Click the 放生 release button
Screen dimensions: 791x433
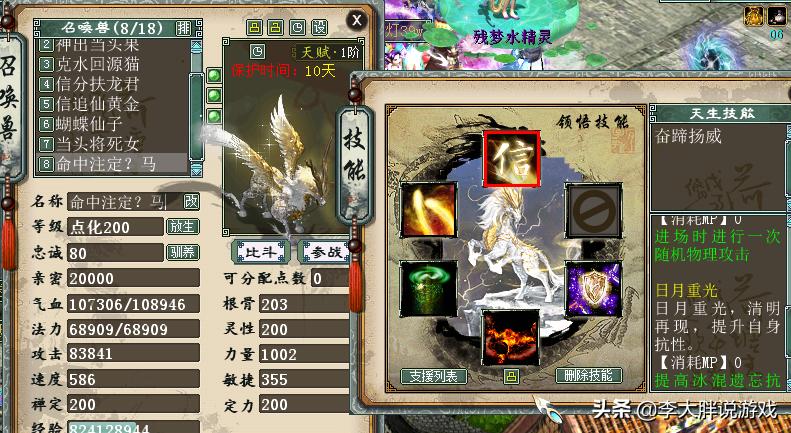182,227
